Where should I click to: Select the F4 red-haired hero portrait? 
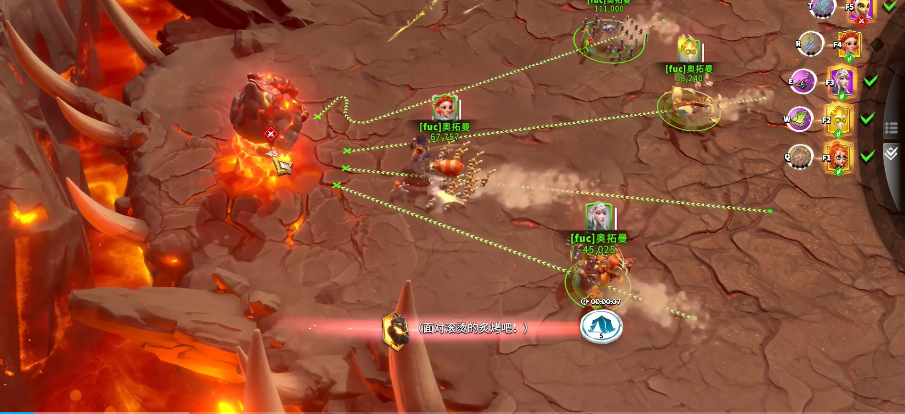click(846, 44)
